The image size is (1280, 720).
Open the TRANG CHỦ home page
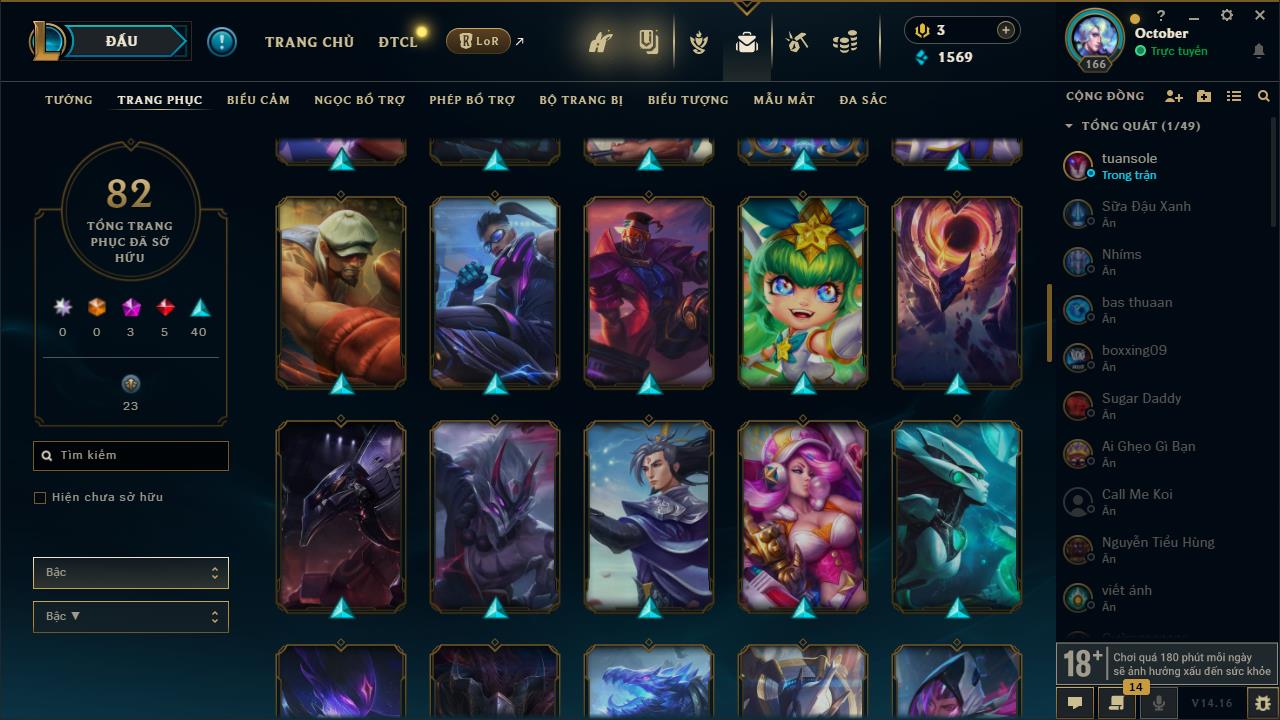click(x=309, y=42)
